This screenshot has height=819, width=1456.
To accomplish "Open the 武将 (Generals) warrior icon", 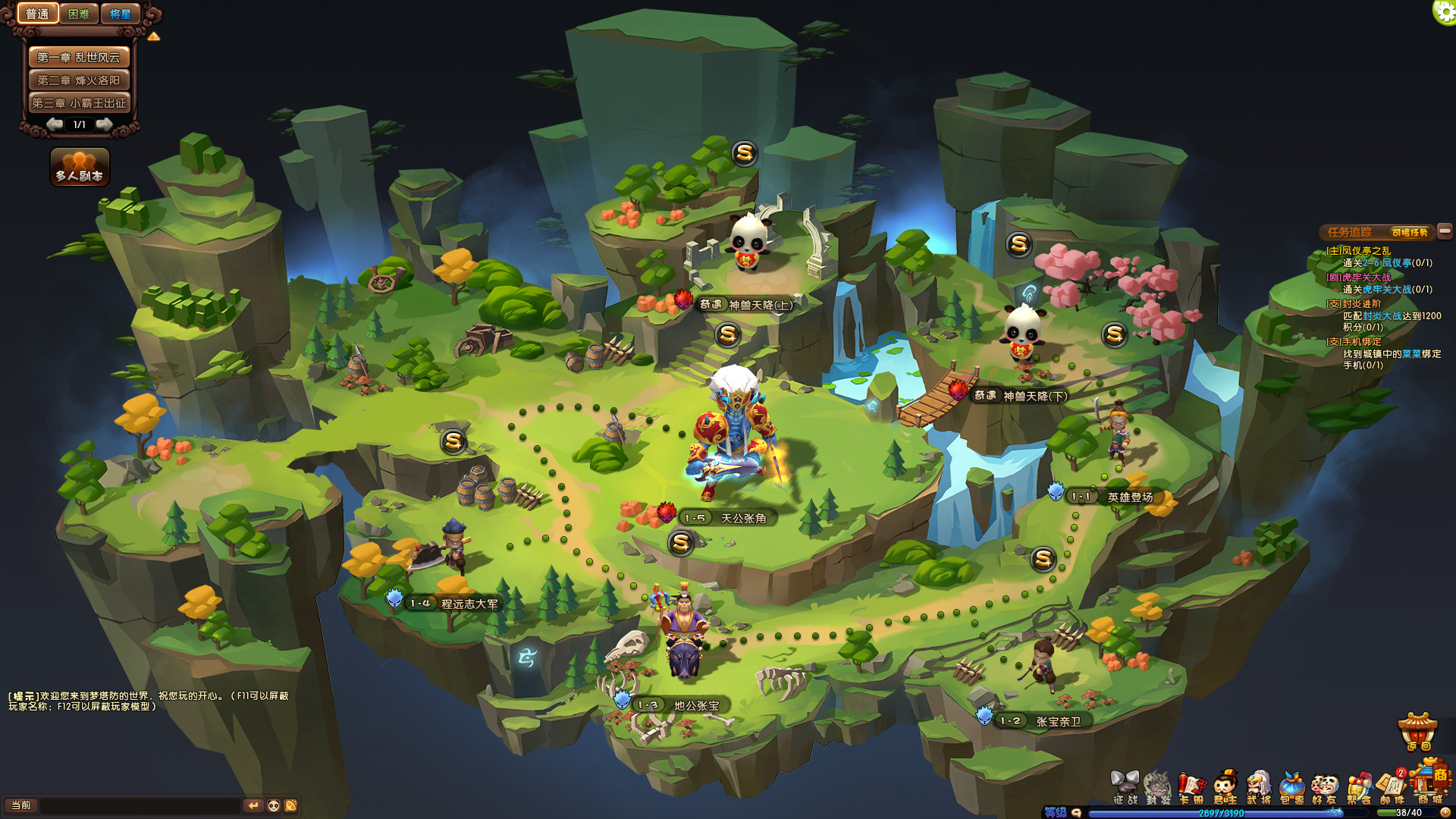I will pyautogui.click(x=1259, y=785).
